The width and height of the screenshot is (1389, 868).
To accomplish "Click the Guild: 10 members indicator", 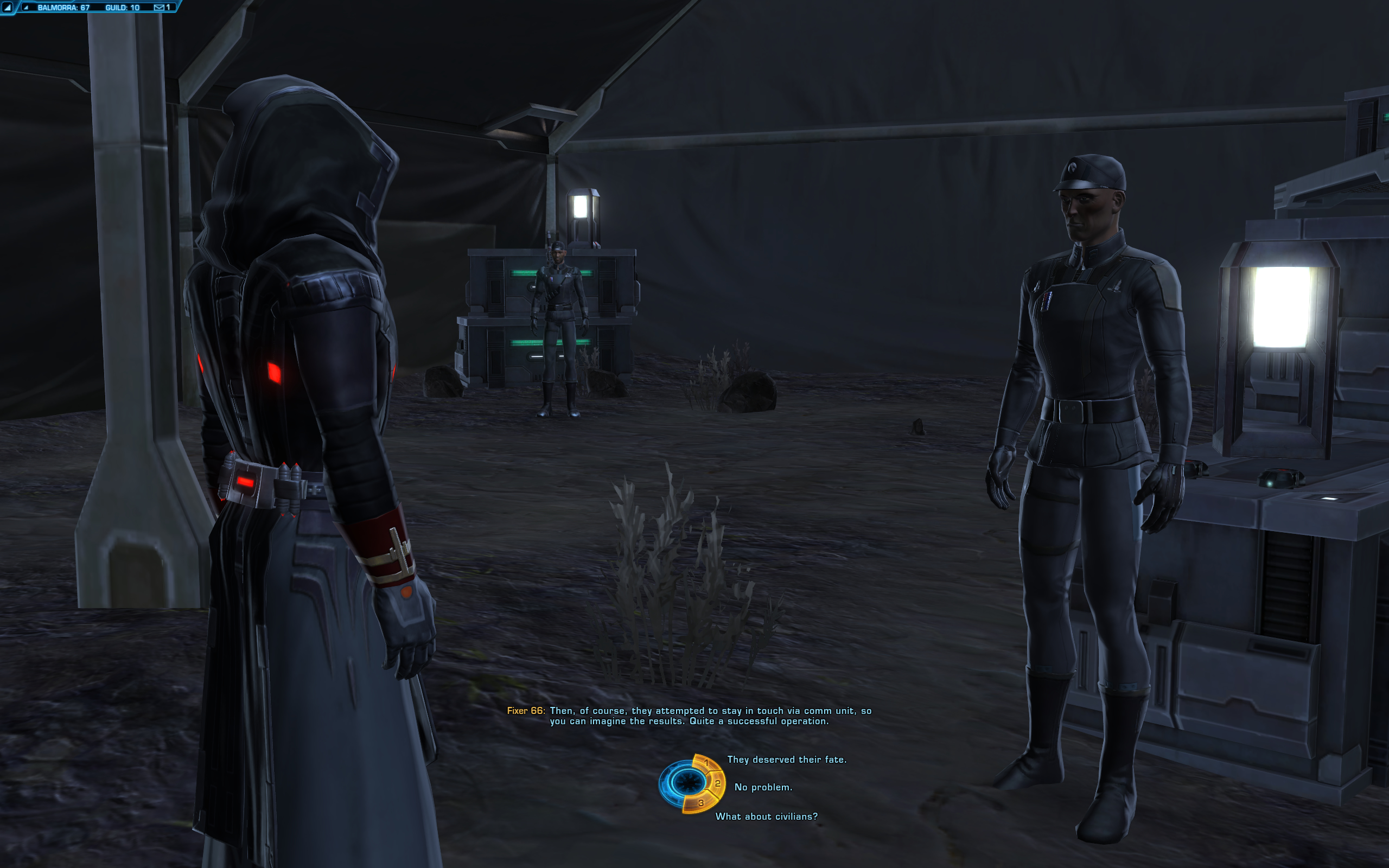I will [x=122, y=8].
